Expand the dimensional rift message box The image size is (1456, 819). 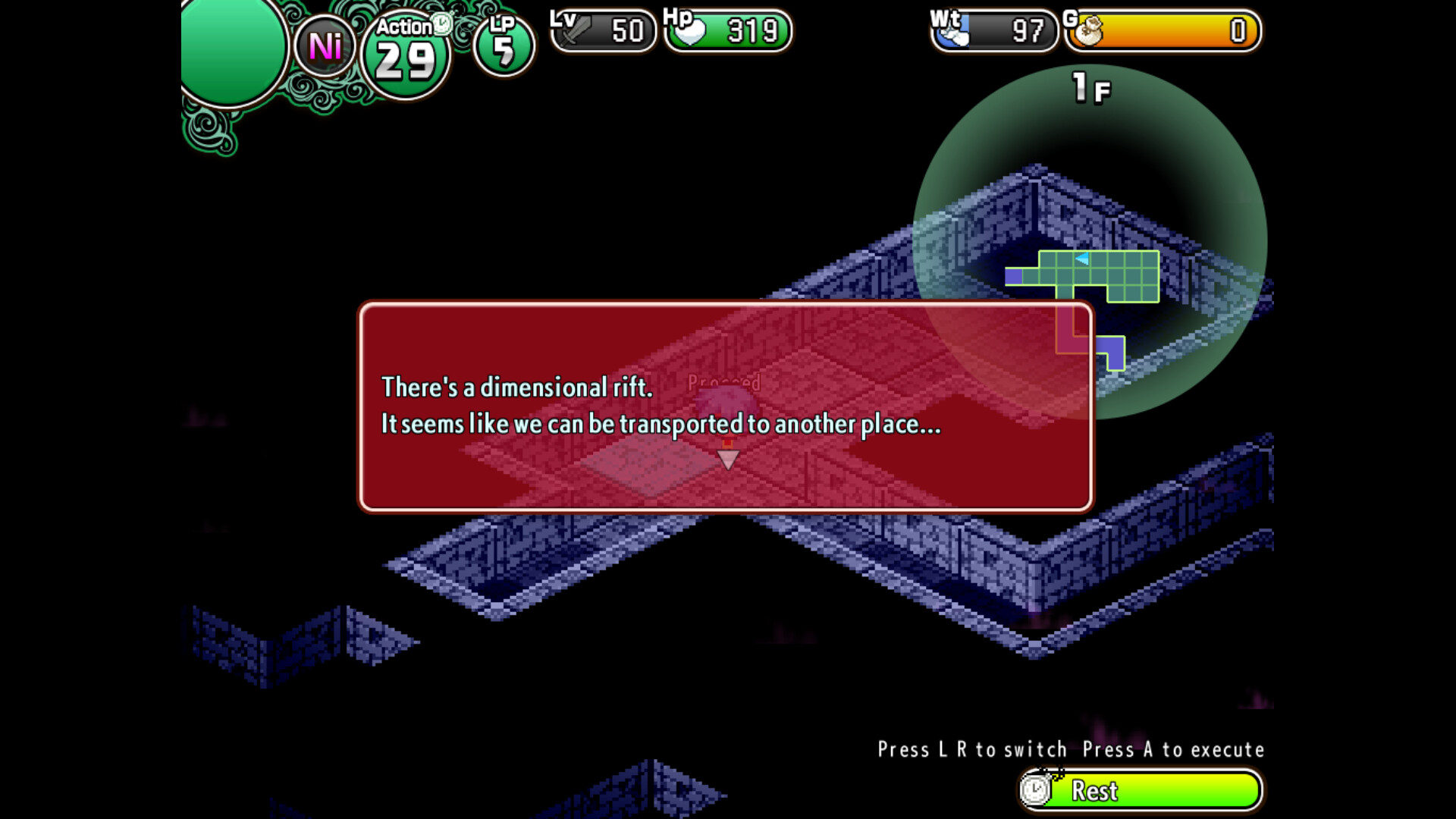pyautogui.click(x=726, y=406)
